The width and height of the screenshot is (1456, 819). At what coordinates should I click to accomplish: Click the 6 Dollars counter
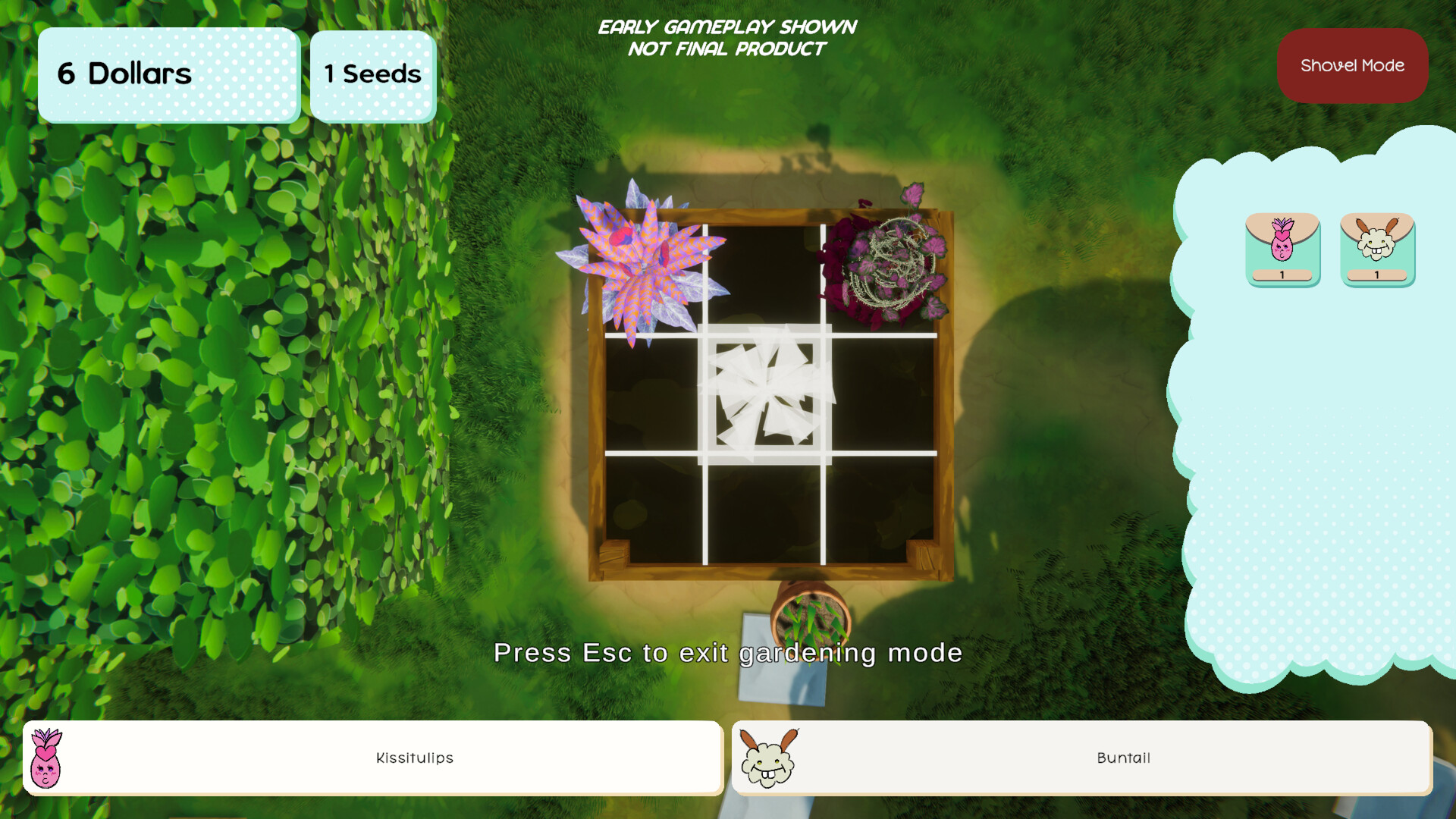(x=167, y=74)
